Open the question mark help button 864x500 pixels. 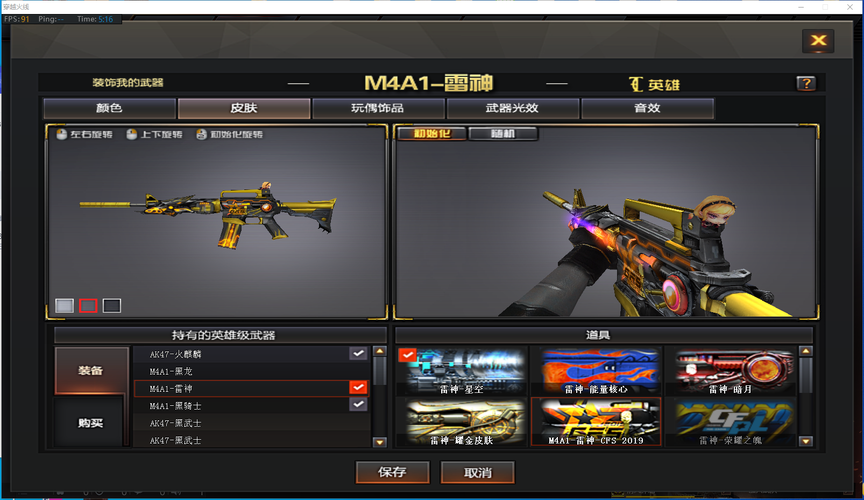[805, 84]
